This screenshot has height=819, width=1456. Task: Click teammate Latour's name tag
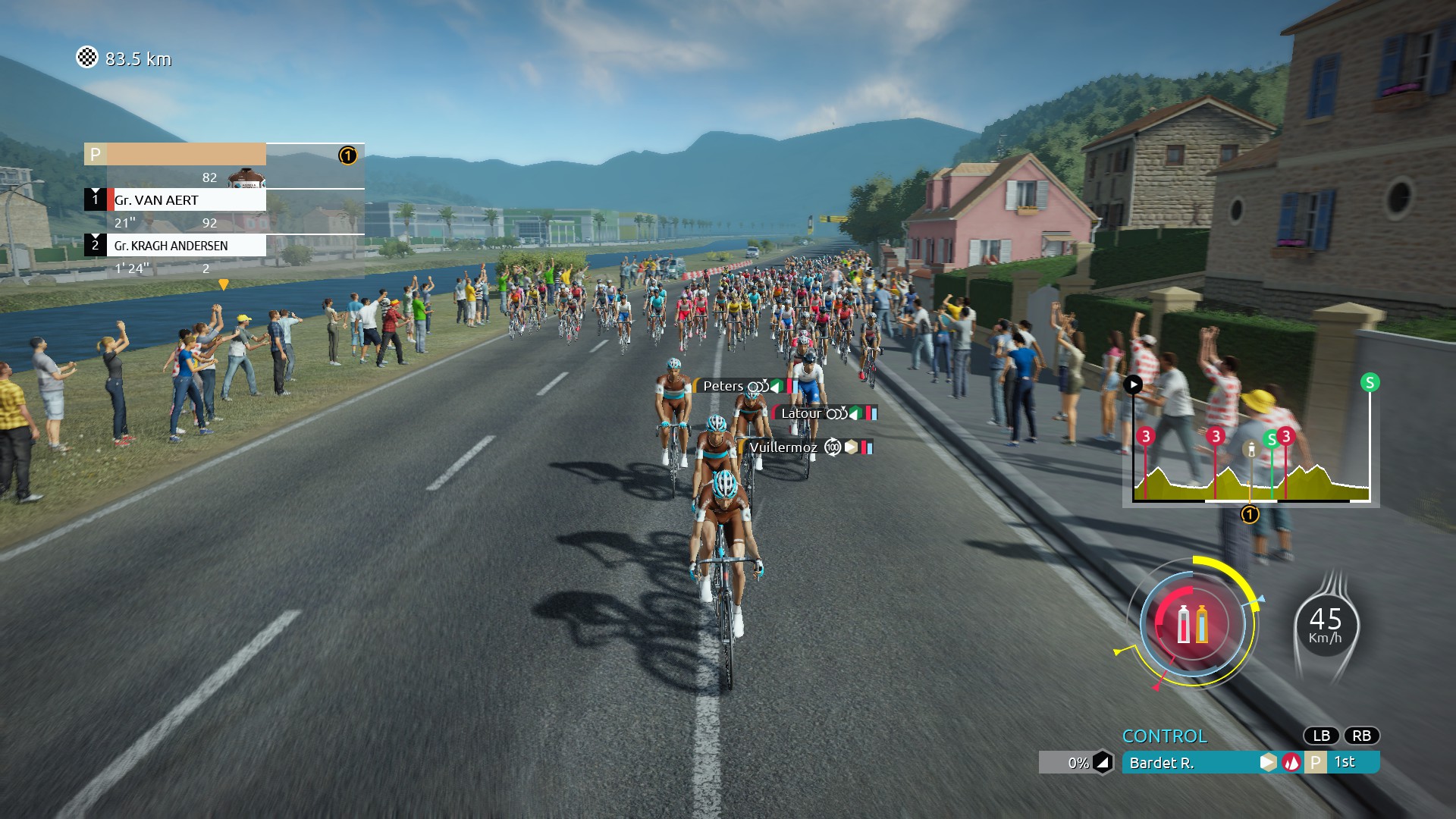[801, 413]
